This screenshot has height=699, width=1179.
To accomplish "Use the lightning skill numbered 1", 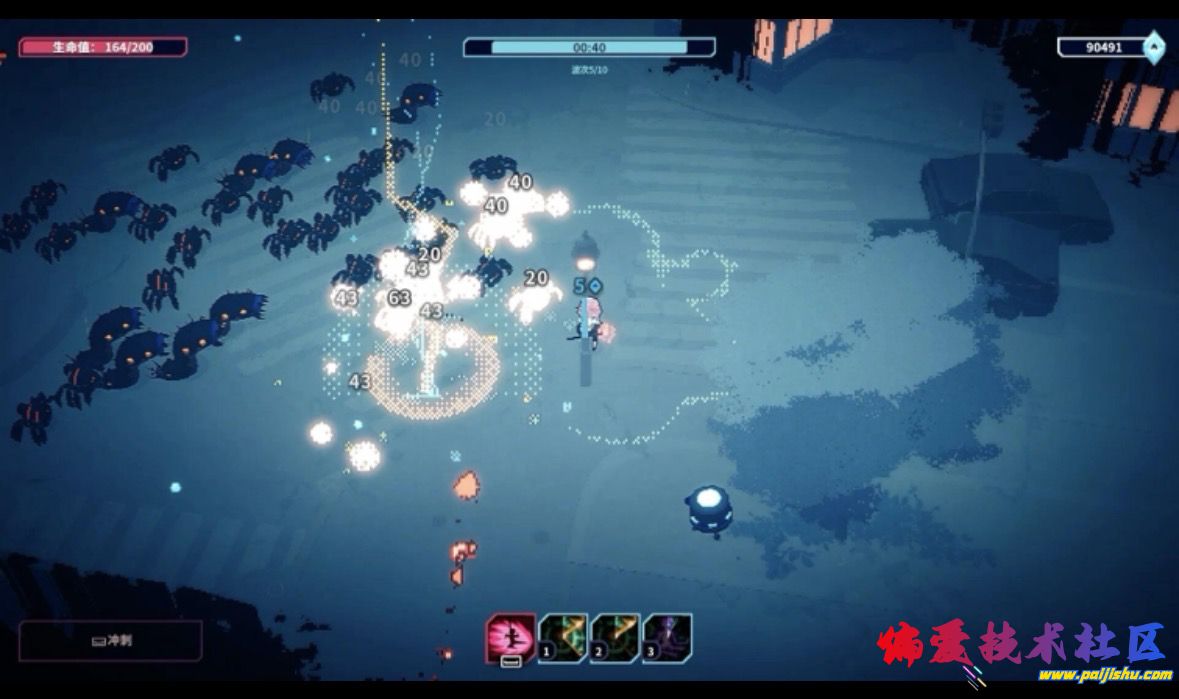I will coord(562,638).
